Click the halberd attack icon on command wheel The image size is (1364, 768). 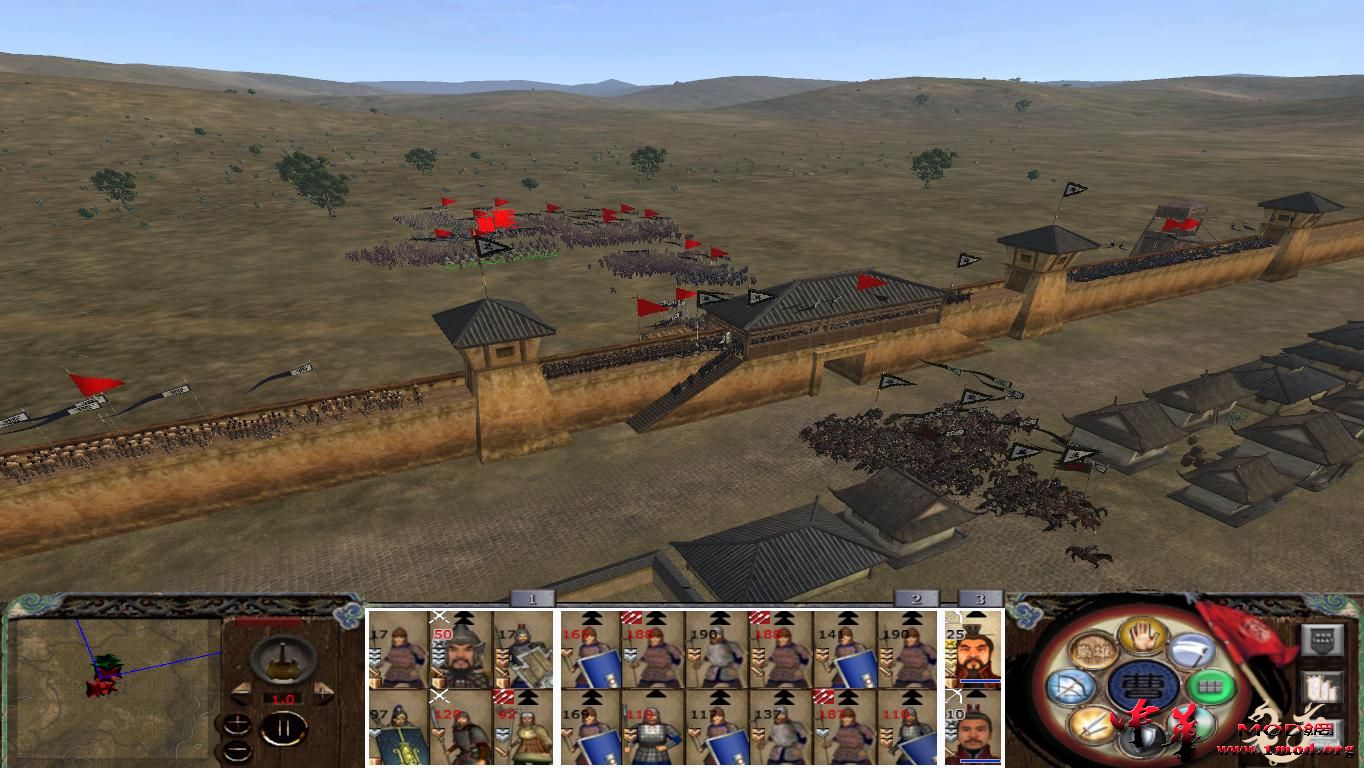(x=1191, y=651)
